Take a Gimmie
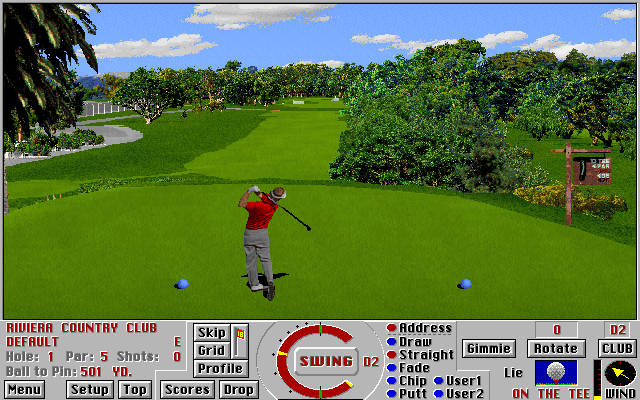This screenshot has width=640, height=400. click(488, 348)
